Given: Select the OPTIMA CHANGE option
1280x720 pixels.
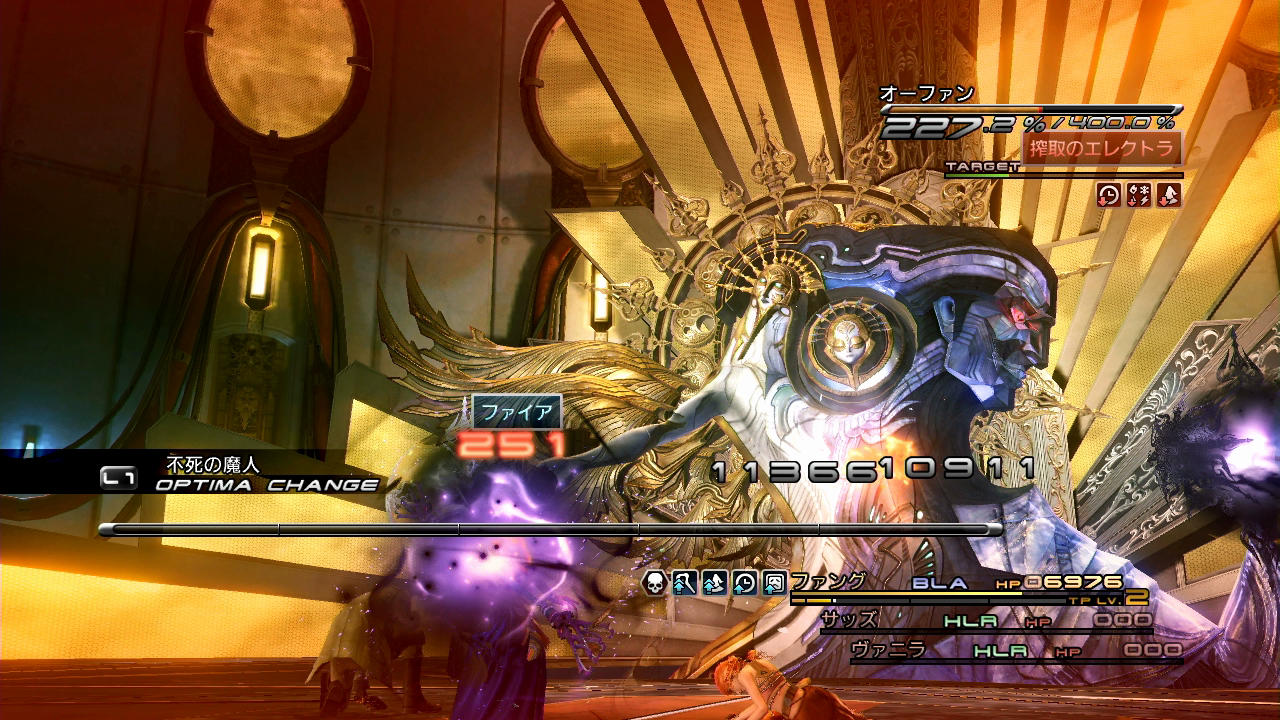Looking at the screenshot, I should (x=267, y=485).
